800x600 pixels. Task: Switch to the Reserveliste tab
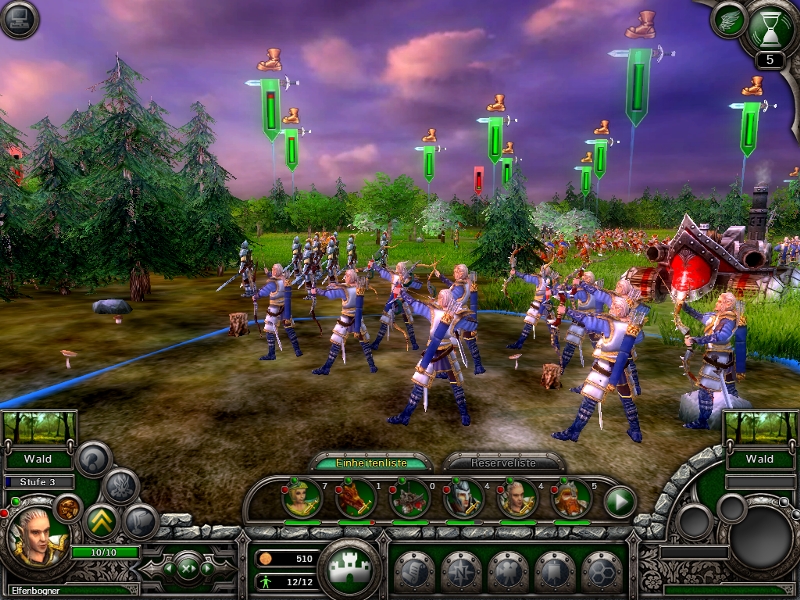pyautogui.click(x=503, y=462)
